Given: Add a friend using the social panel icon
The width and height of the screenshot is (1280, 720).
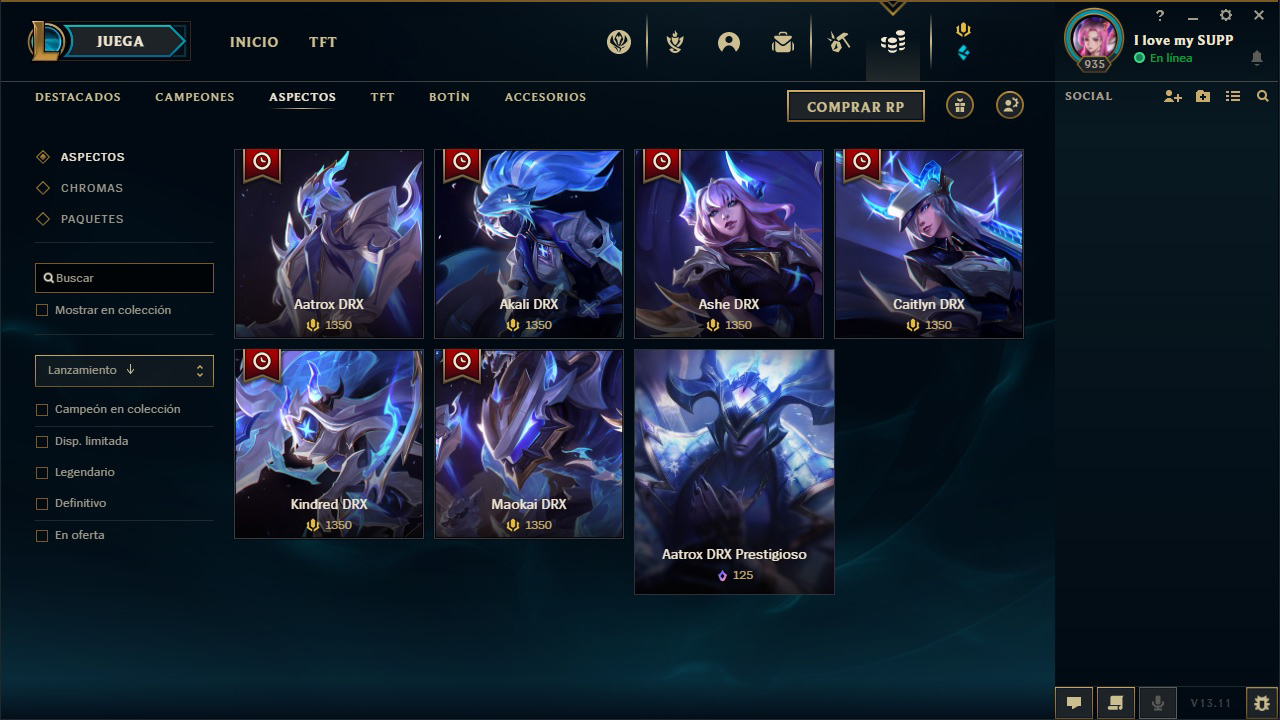Looking at the screenshot, I should 1172,96.
